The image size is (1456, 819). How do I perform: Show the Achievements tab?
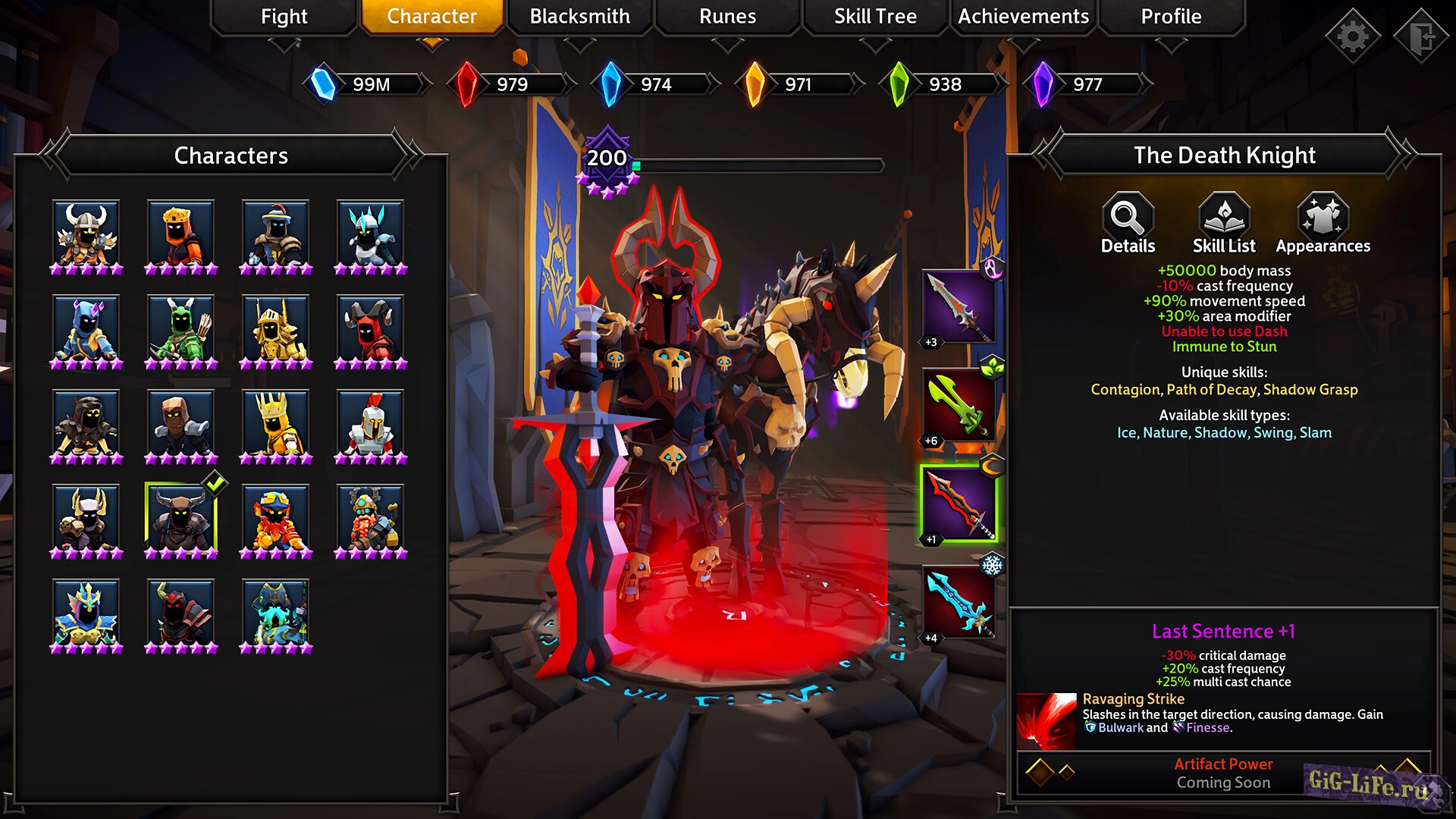coord(1023,17)
